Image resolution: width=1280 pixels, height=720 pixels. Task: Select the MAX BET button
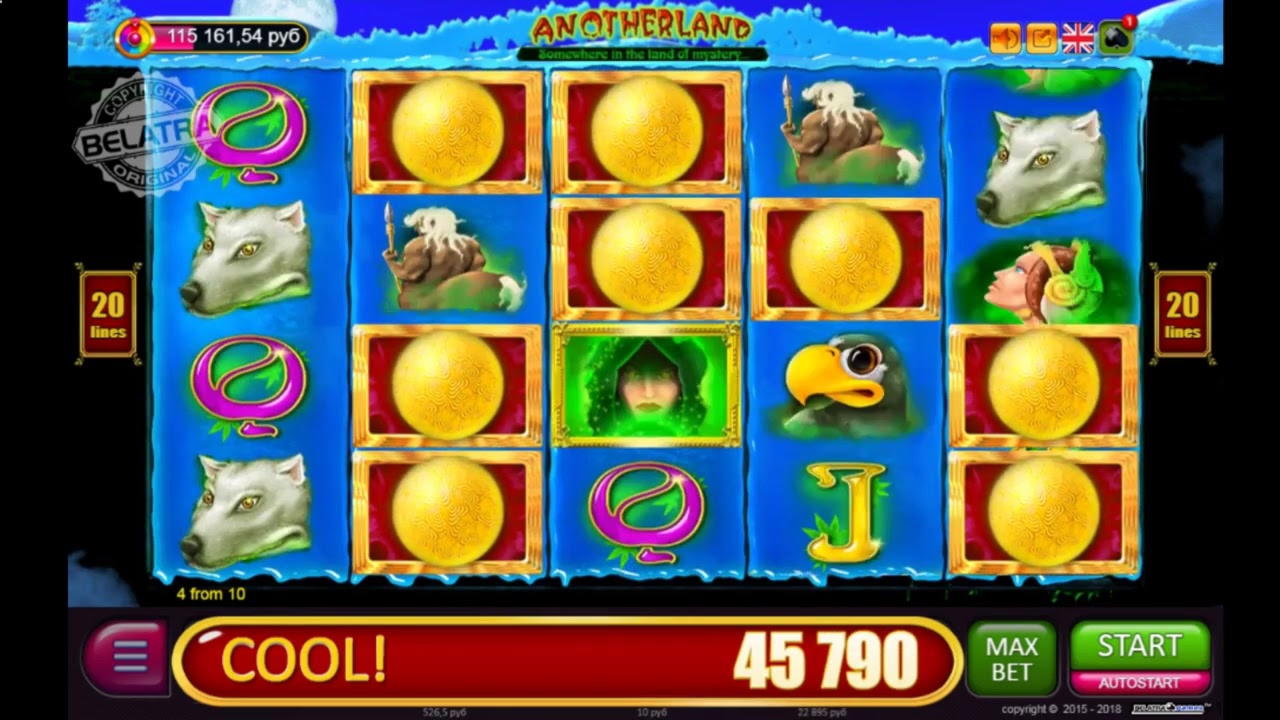(1011, 659)
